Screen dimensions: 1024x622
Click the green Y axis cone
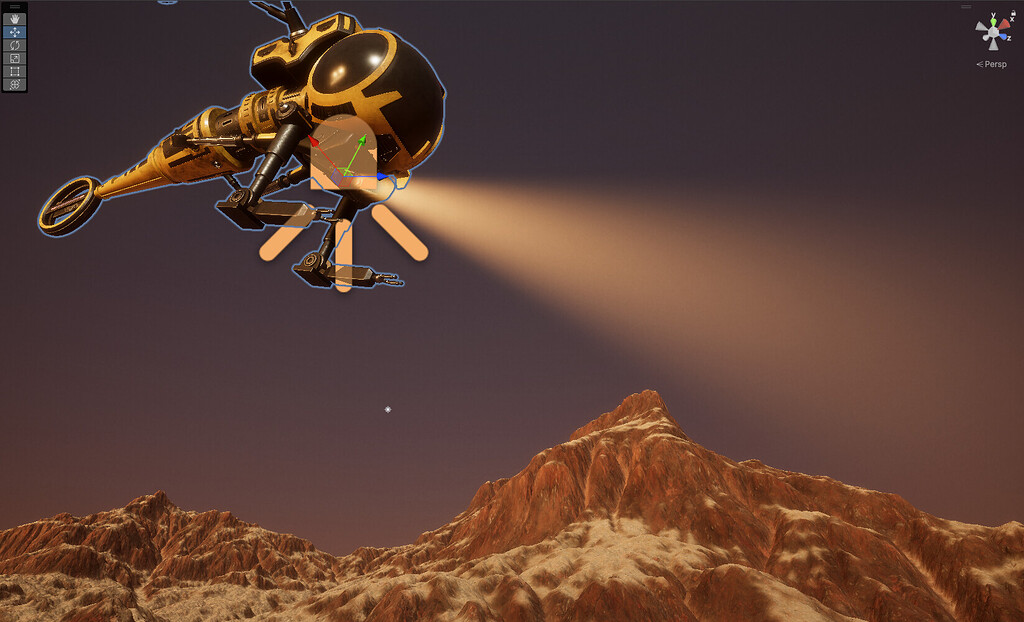pos(992,20)
